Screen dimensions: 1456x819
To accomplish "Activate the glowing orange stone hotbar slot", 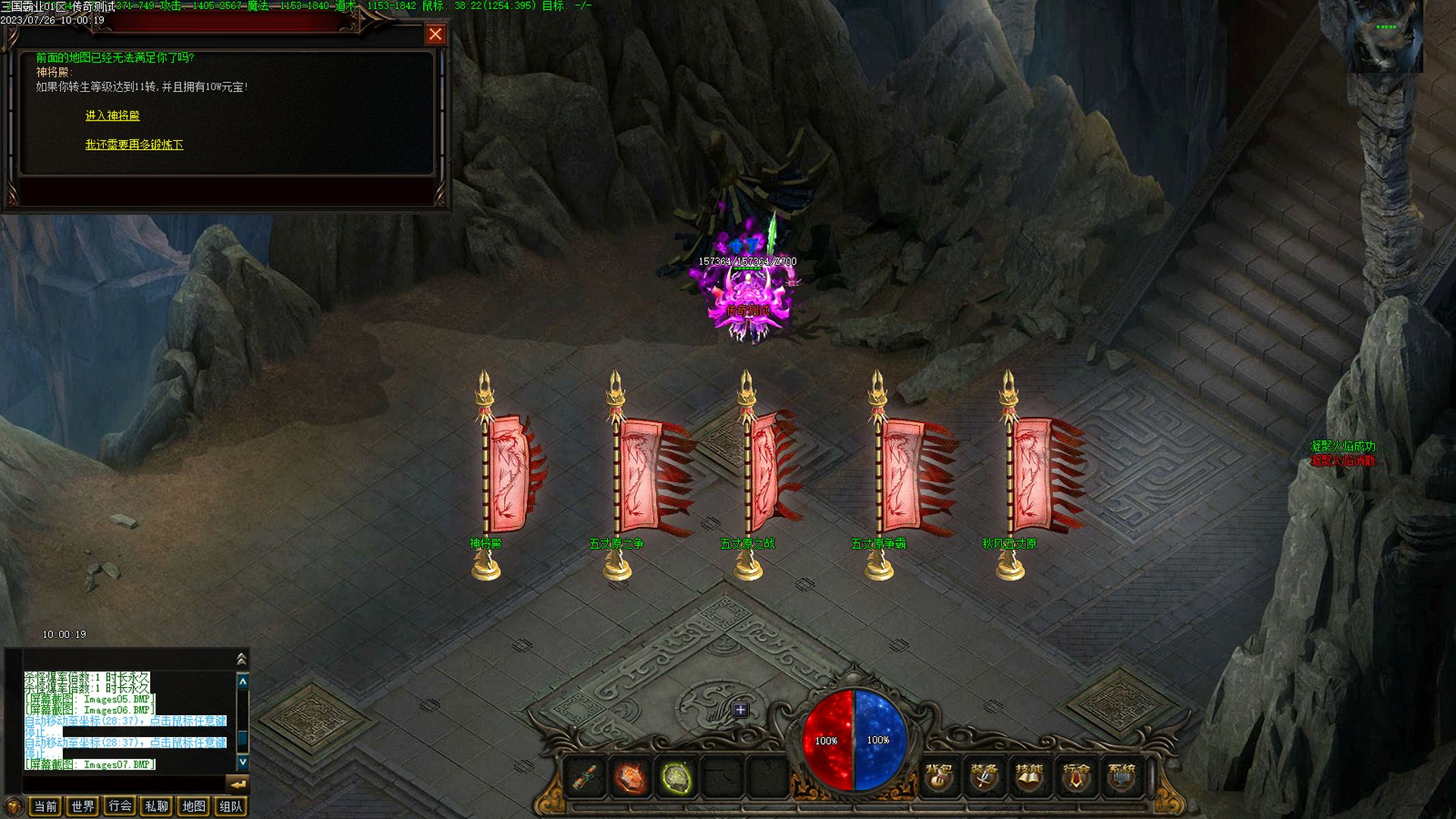I will coord(630,778).
